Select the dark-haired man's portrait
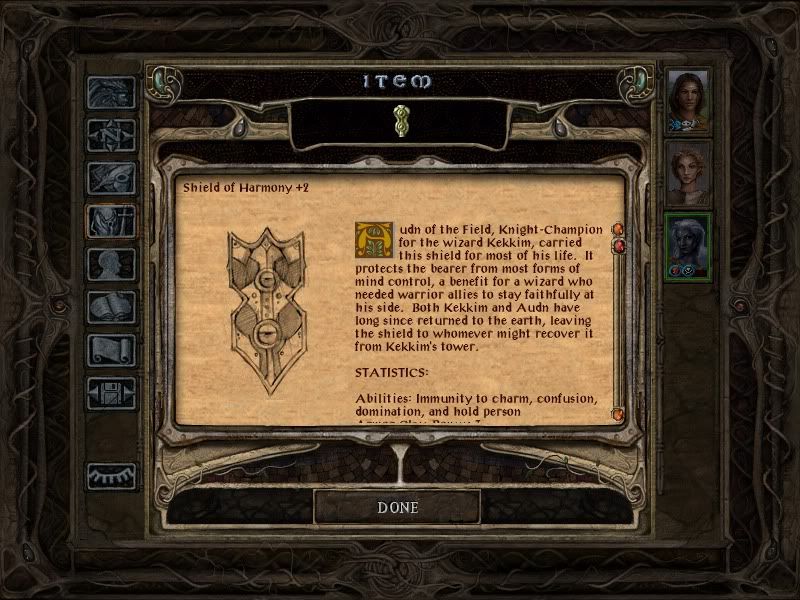This screenshot has width=800, height=600. pyautogui.click(x=688, y=100)
